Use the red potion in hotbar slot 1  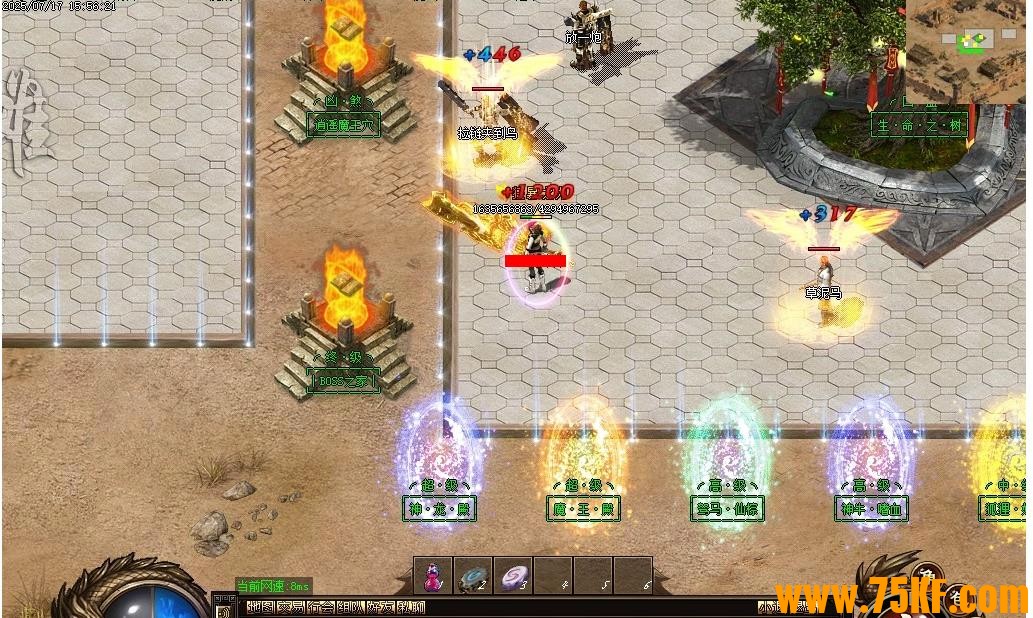point(433,576)
